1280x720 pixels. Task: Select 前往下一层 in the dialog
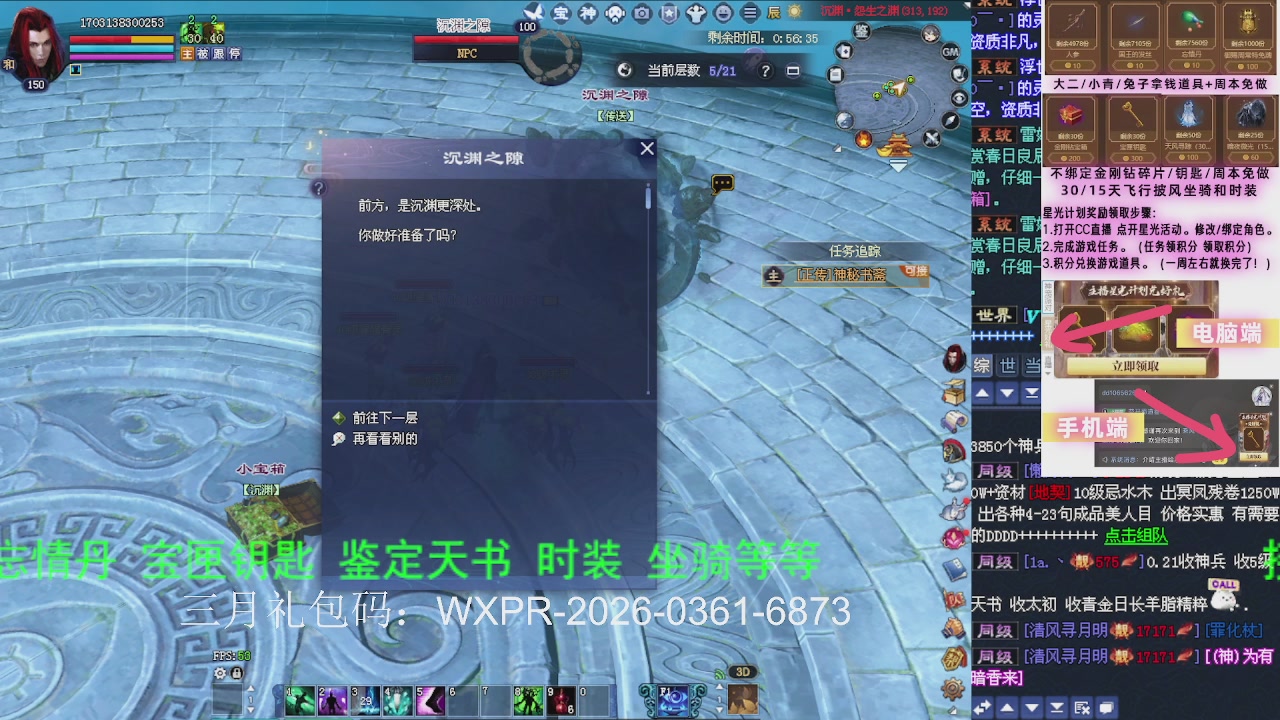pos(386,417)
